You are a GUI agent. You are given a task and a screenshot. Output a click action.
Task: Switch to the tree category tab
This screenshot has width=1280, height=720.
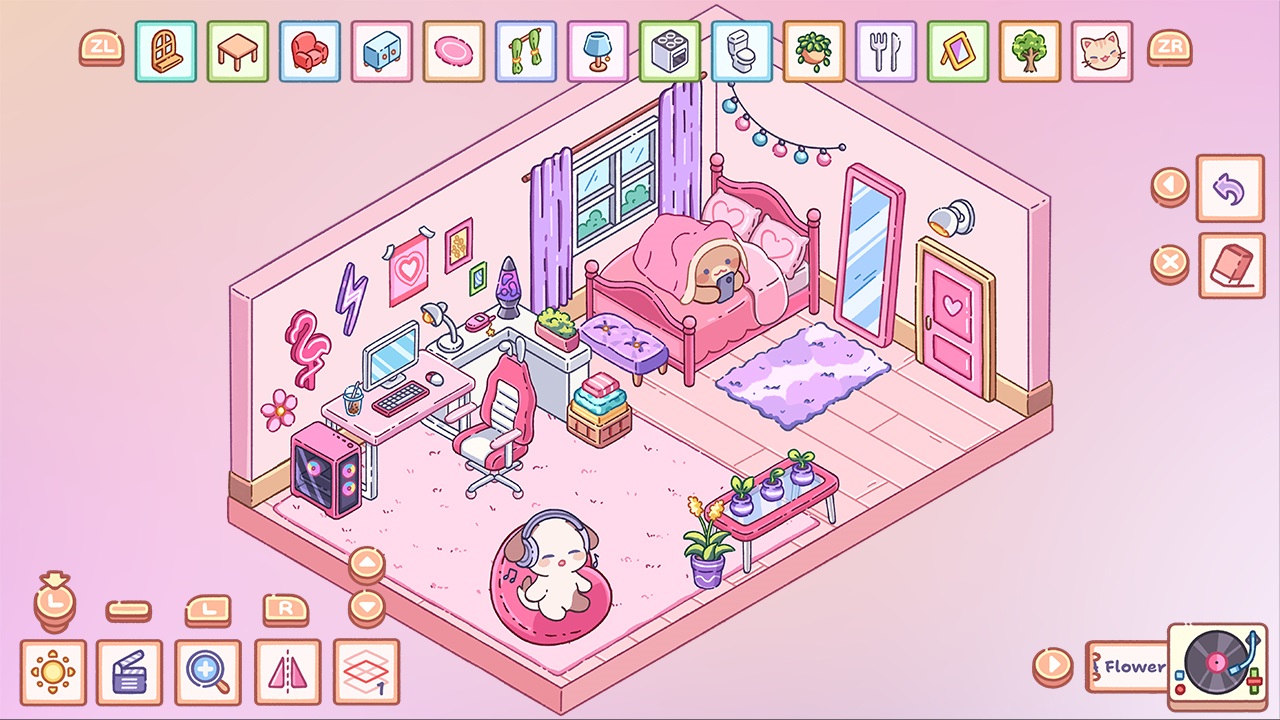click(1029, 50)
